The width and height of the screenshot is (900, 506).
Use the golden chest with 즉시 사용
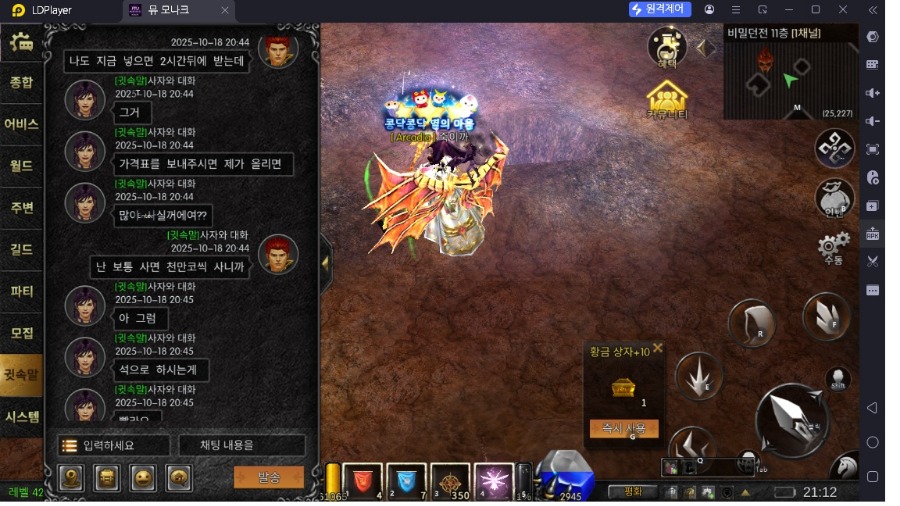623,428
